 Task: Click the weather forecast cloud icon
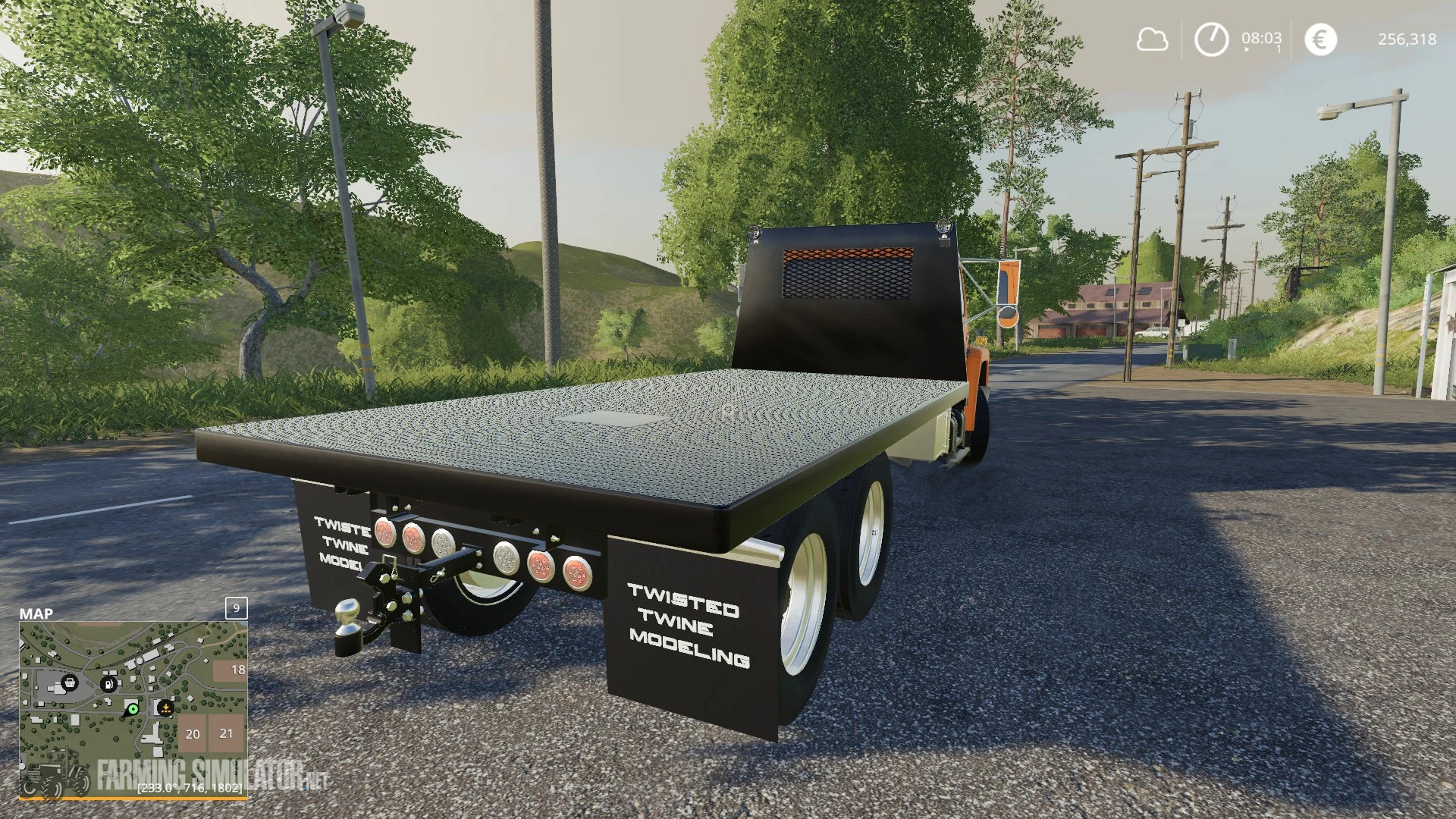coord(1153,38)
